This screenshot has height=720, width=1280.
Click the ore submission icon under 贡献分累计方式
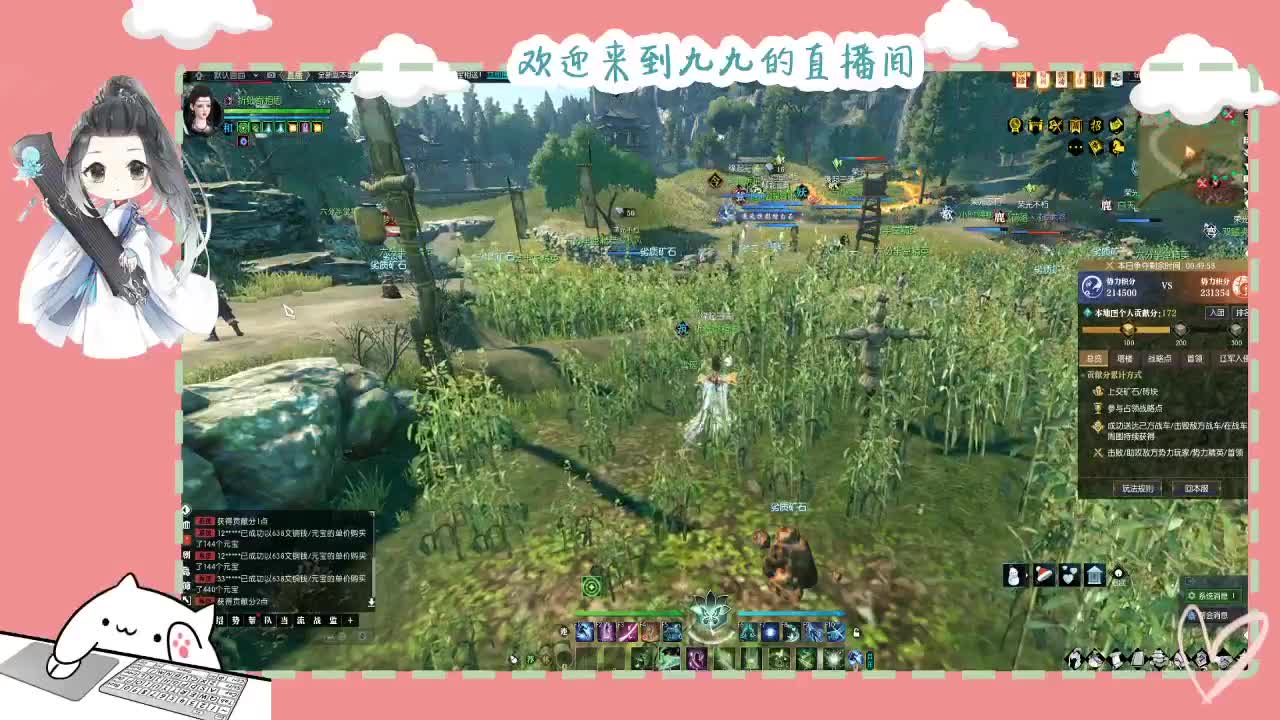click(1097, 391)
